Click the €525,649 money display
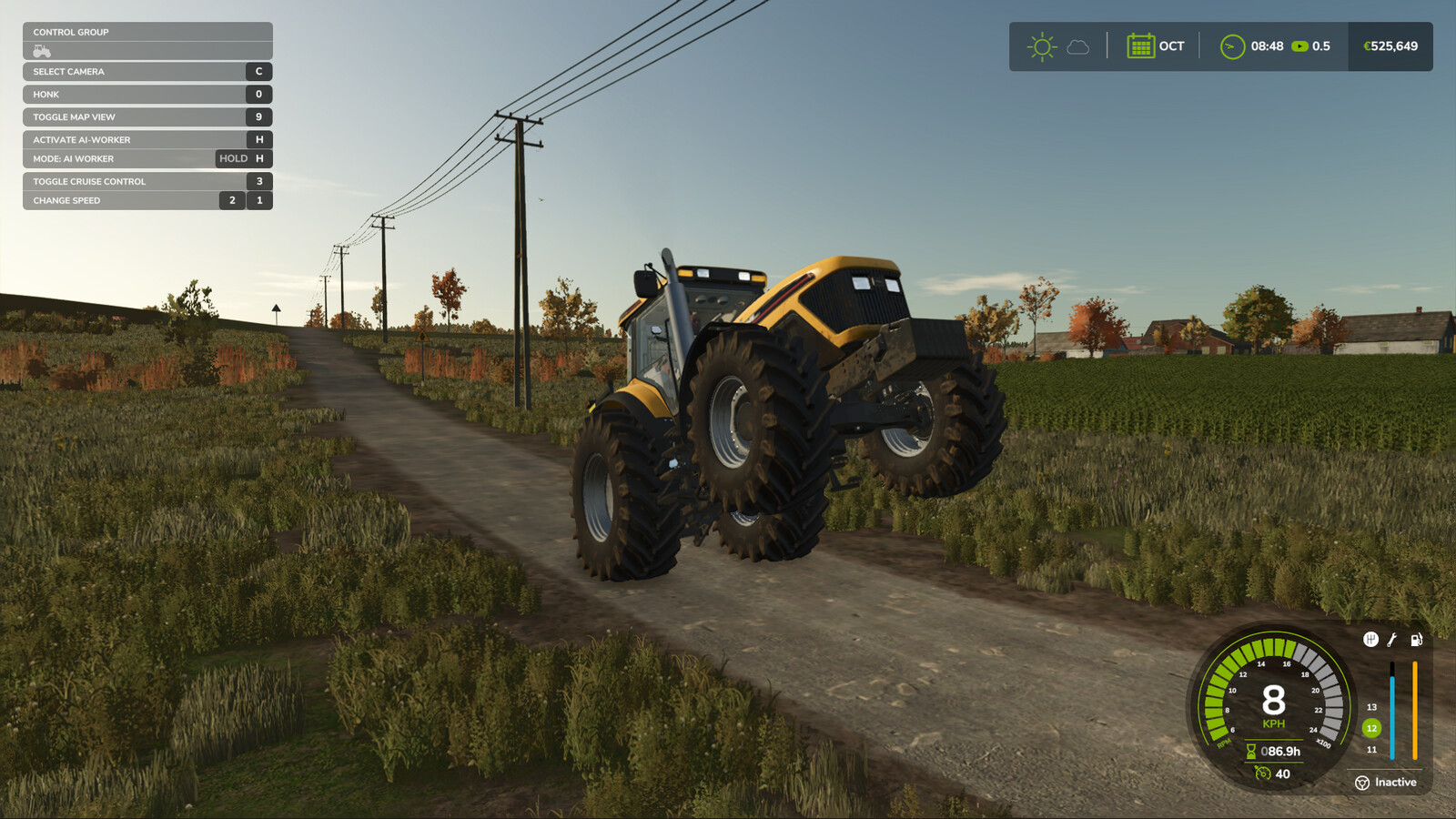Viewport: 1456px width, 819px height. click(1390, 43)
